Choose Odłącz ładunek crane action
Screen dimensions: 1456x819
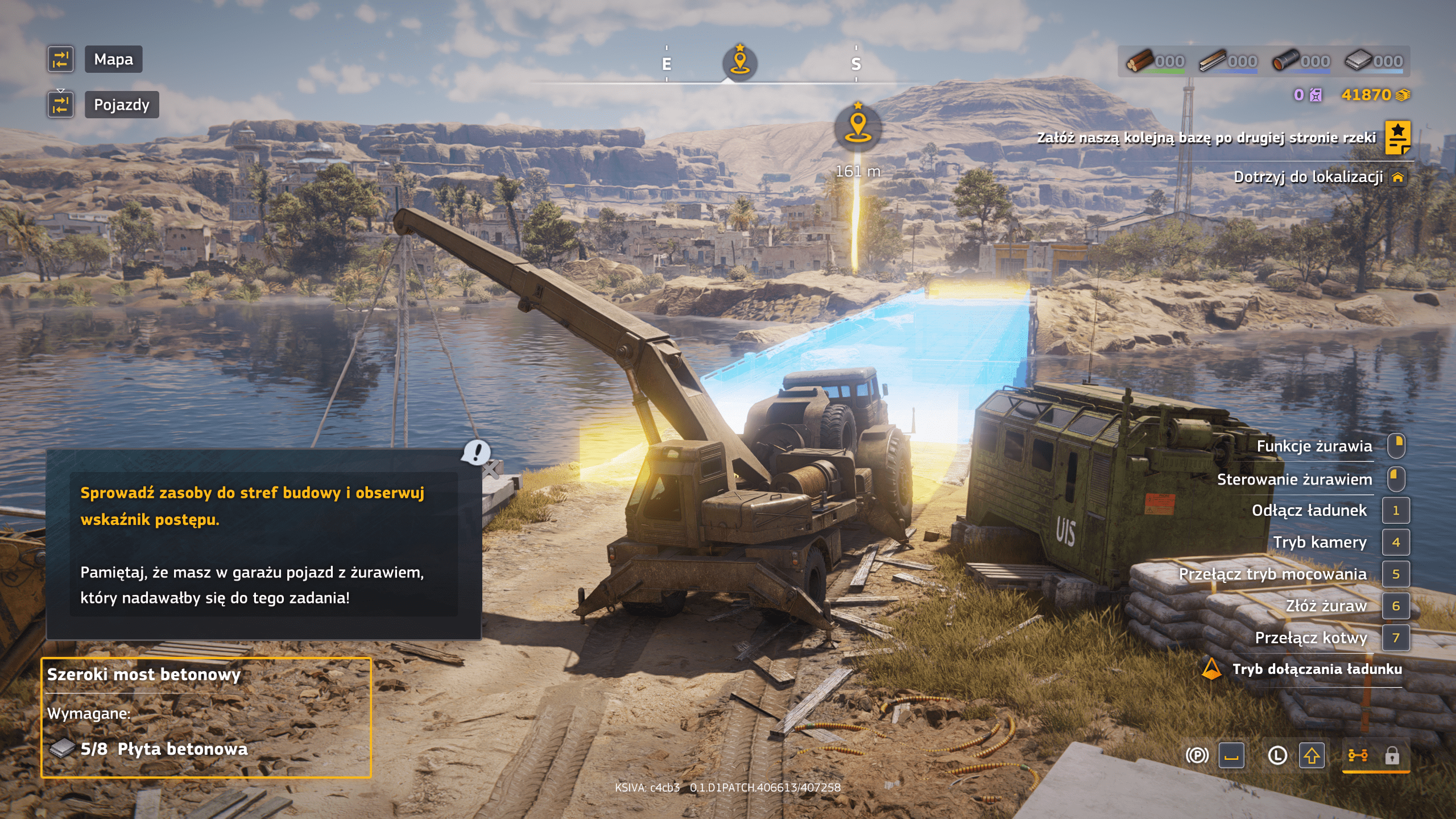click(1309, 510)
